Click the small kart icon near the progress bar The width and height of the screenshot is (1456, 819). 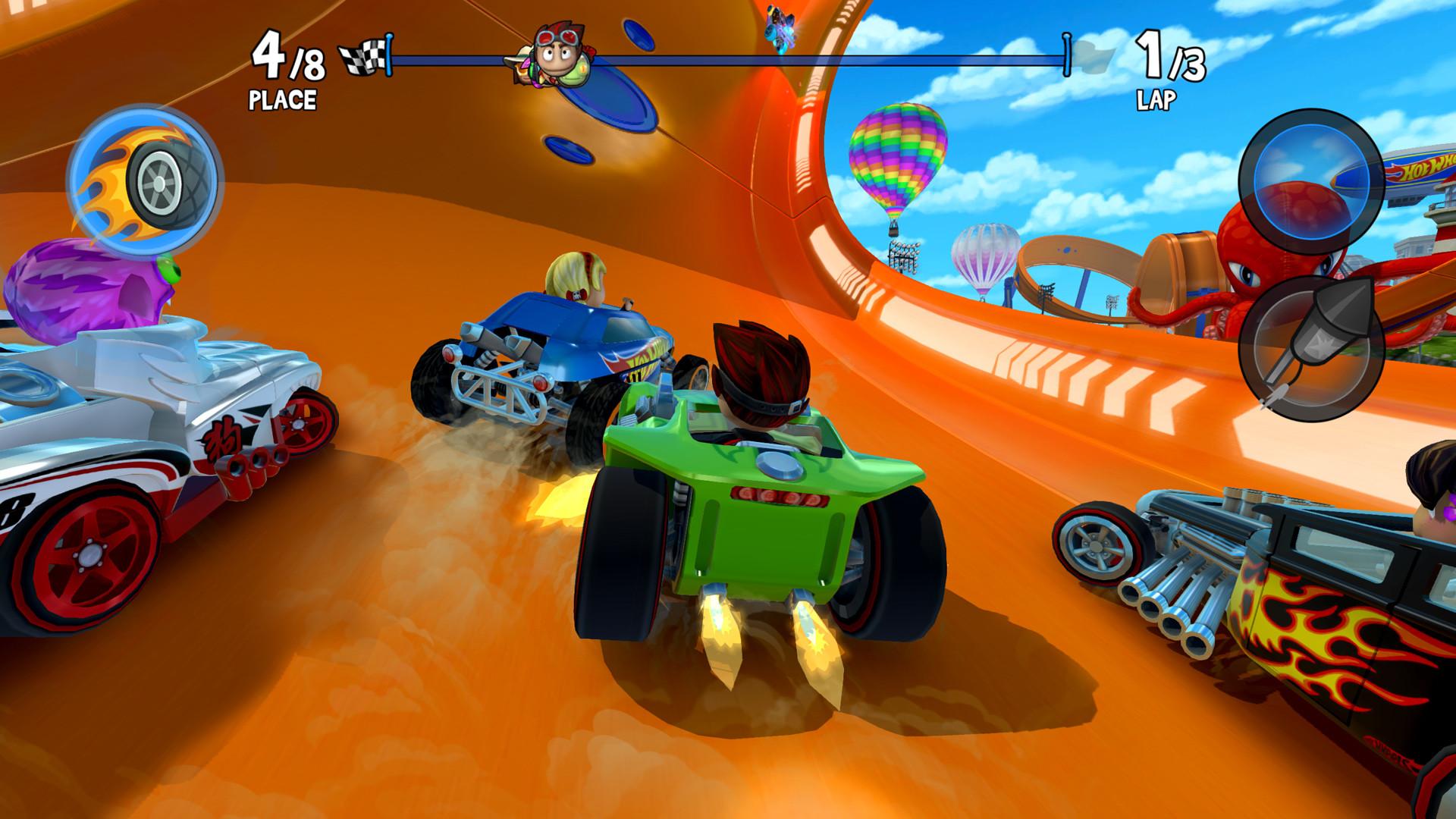tap(781, 23)
